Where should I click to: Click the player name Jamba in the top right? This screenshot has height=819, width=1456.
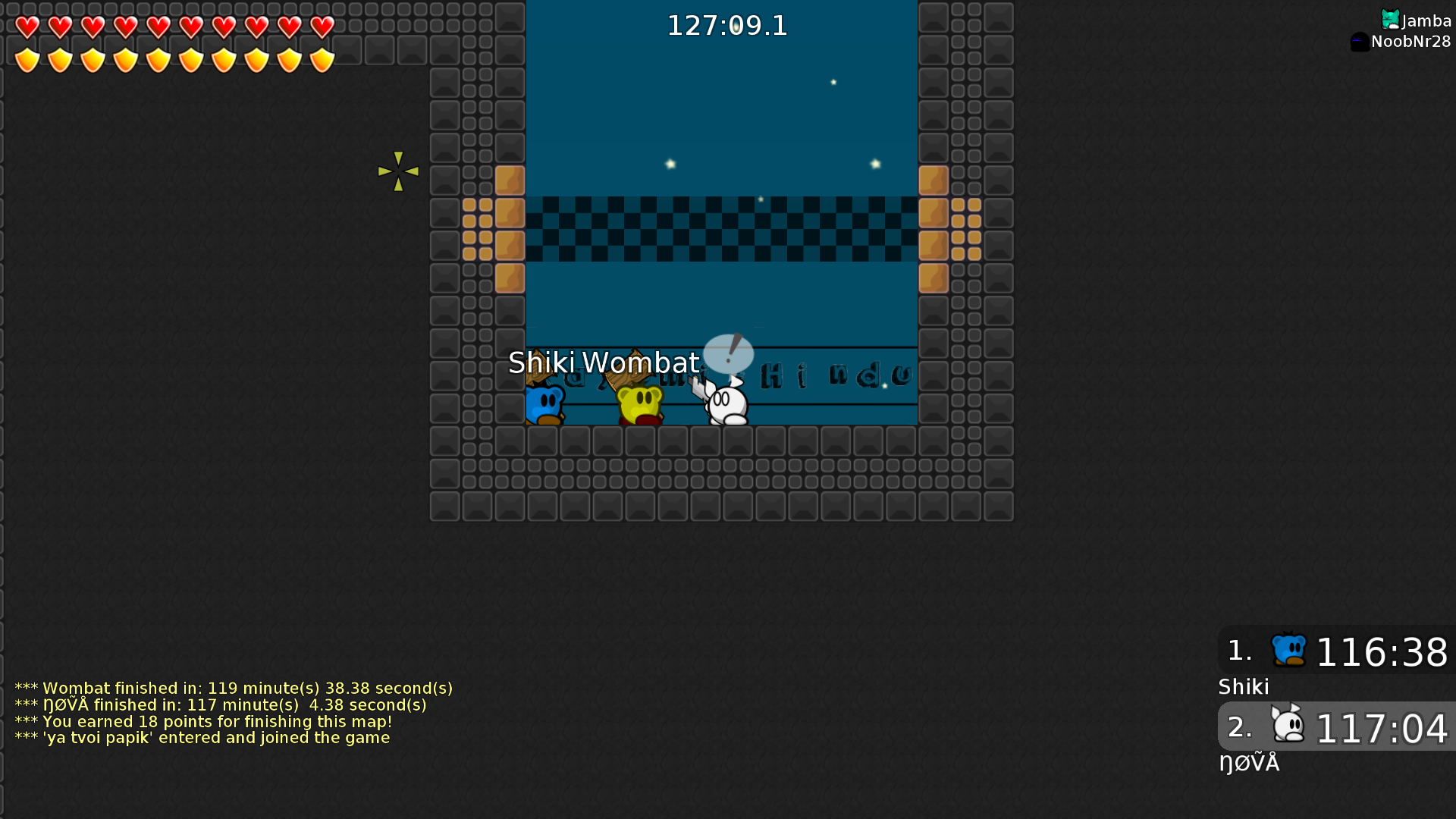pyautogui.click(x=1426, y=20)
